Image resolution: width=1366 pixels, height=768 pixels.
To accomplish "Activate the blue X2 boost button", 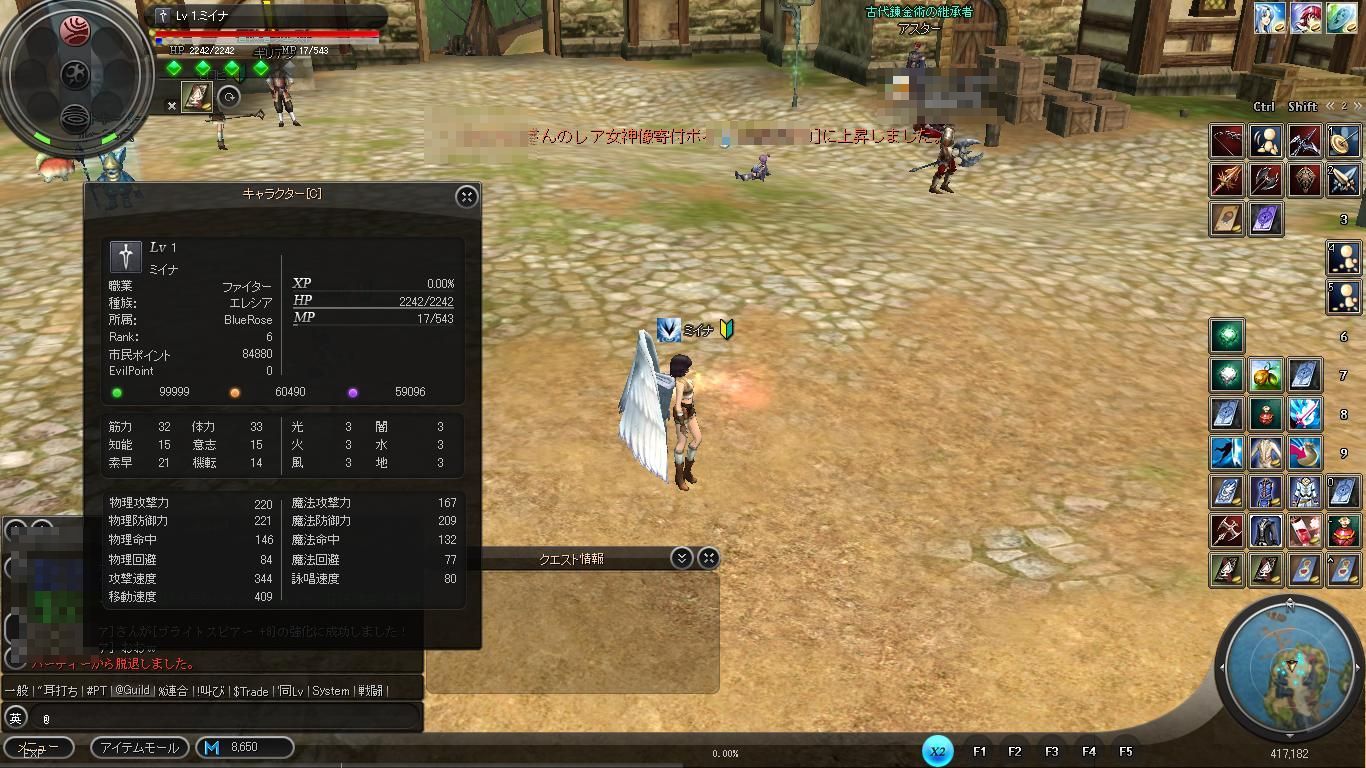I will (937, 751).
